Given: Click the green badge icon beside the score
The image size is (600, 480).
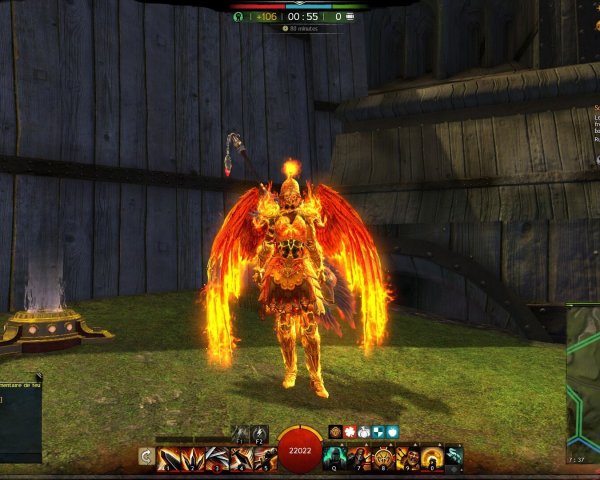Looking at the screenshot, I should pyautogui.click(x=238, y=16).
